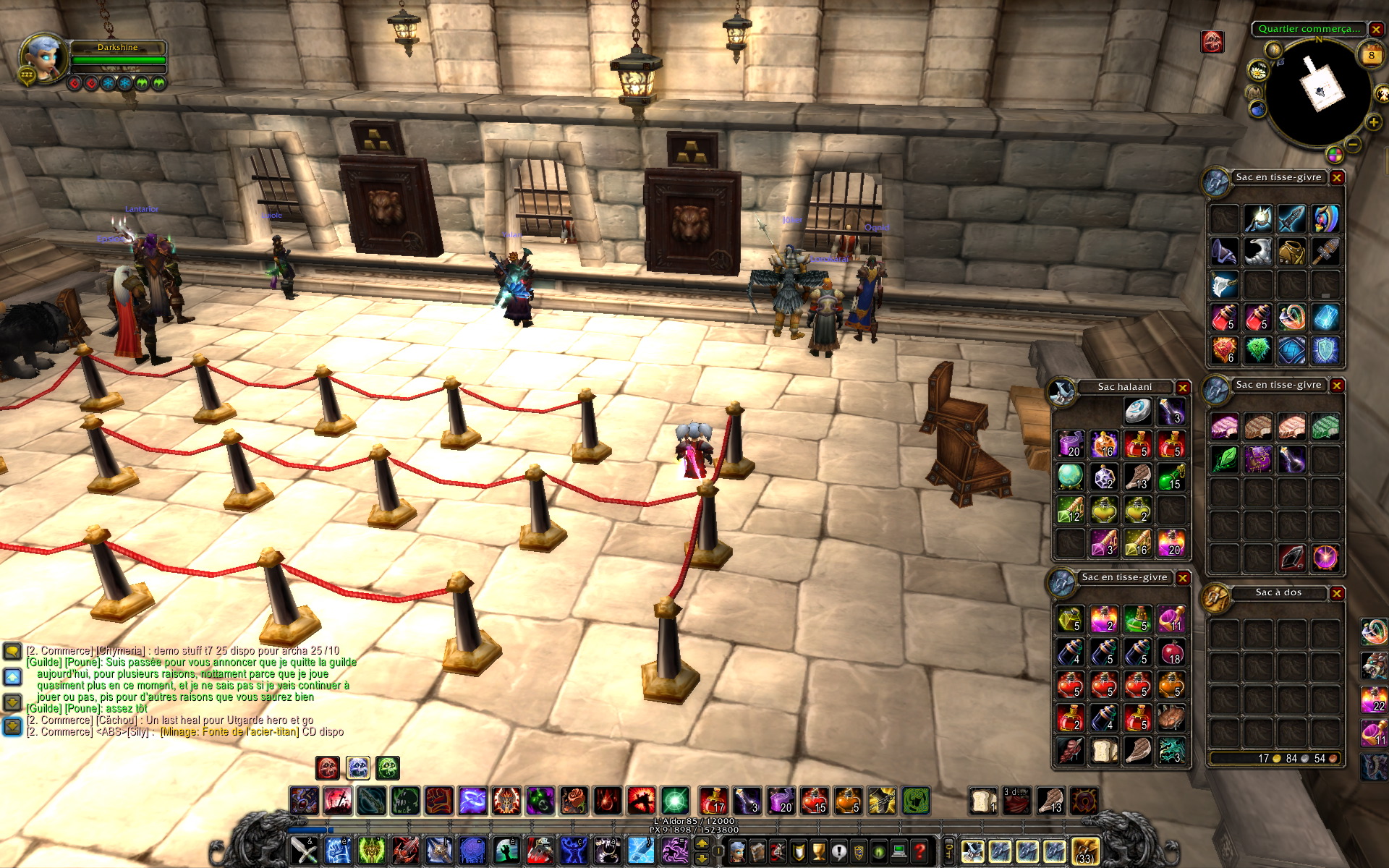Viewport: 1389px width, 868px height.
Task: Select the bread stack of 18 pomegranate slot
Action: (x=1171, y=652)
